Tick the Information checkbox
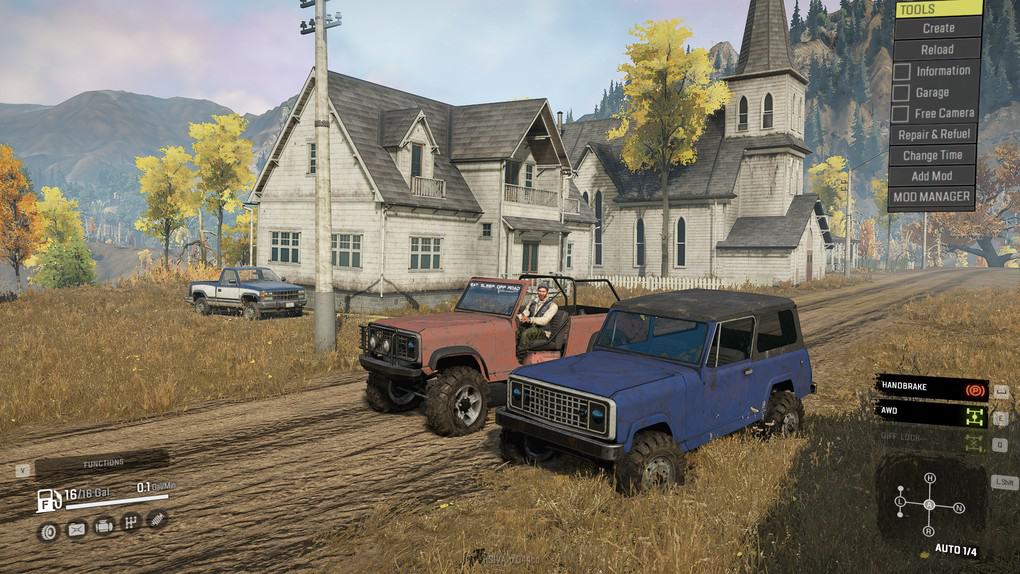Screen dimensions: 1020x574 pos(902,71)
